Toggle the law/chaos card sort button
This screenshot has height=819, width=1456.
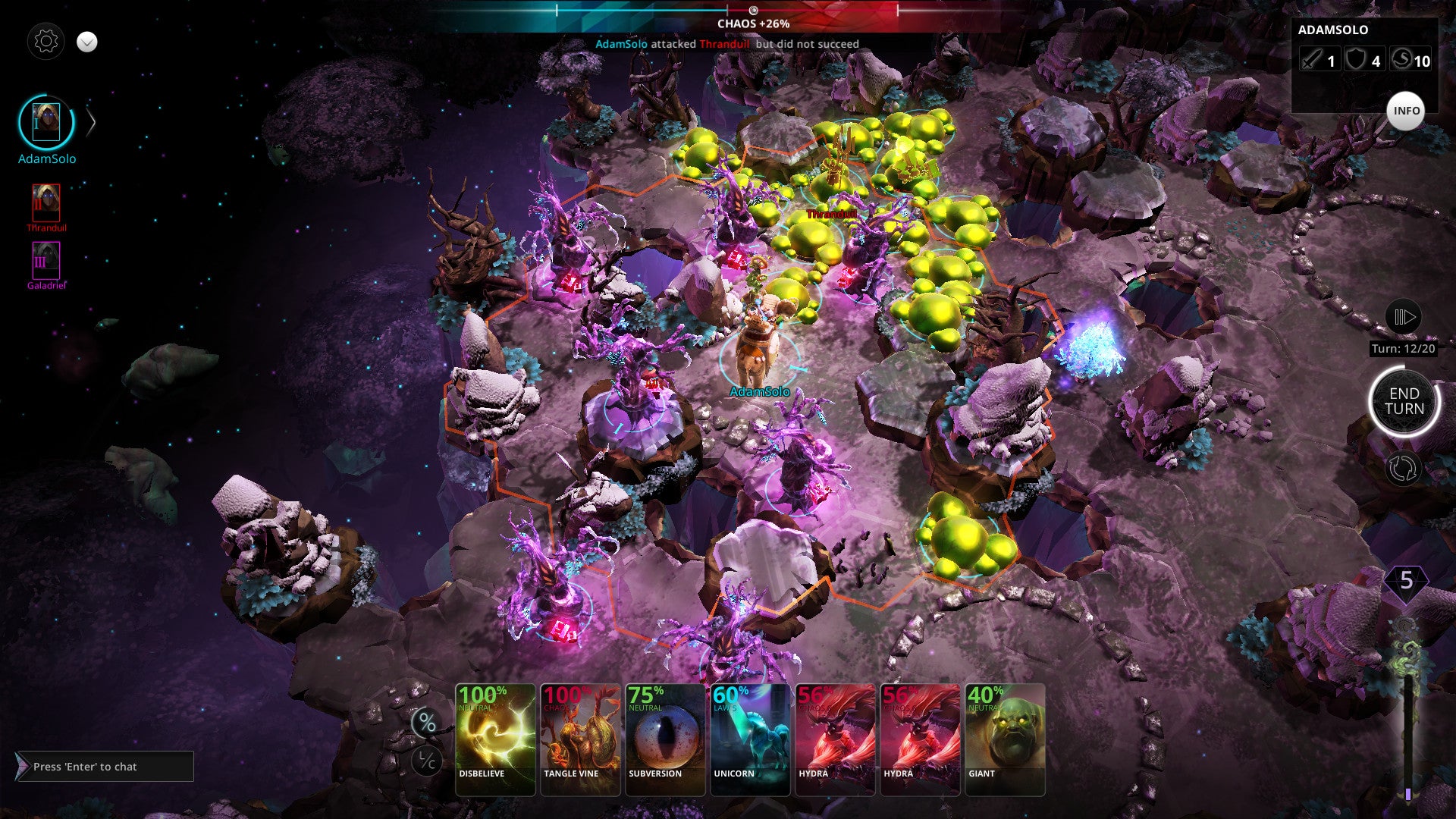point(427,761)
